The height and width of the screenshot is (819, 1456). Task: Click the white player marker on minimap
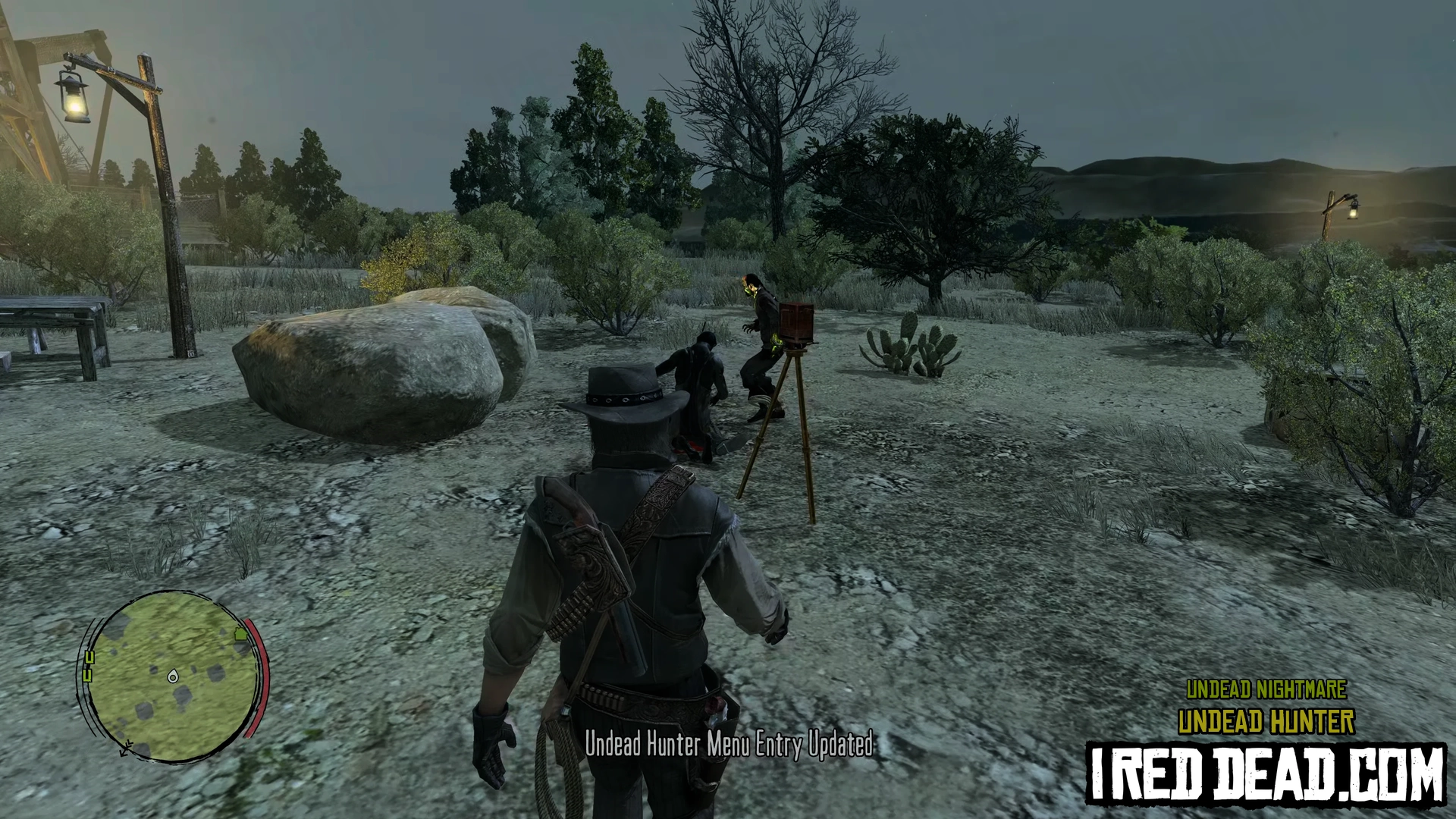pyautogui.click(x=173, y=676)
